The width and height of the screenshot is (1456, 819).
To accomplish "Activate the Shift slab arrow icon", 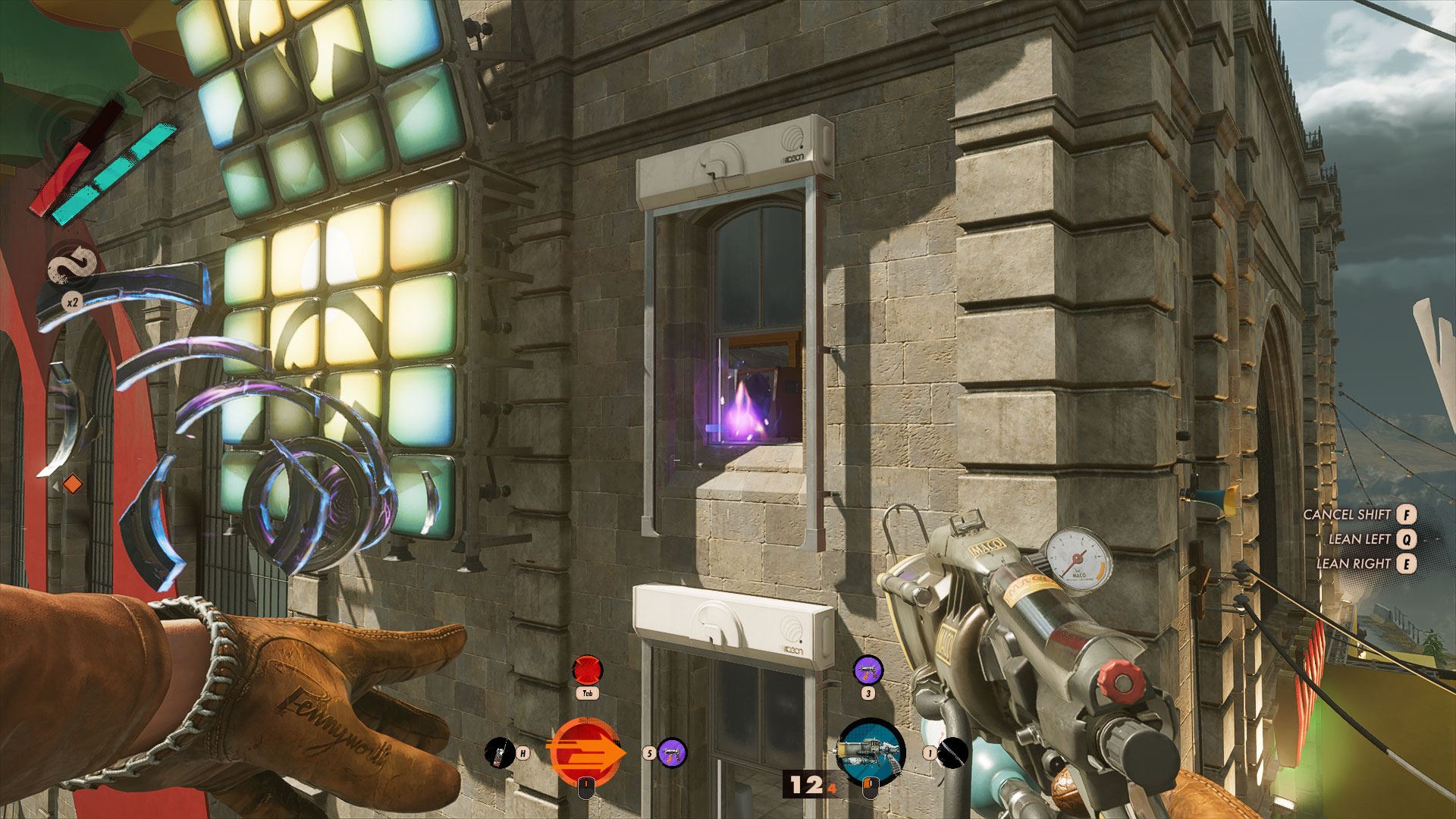I will pos(584,752).
